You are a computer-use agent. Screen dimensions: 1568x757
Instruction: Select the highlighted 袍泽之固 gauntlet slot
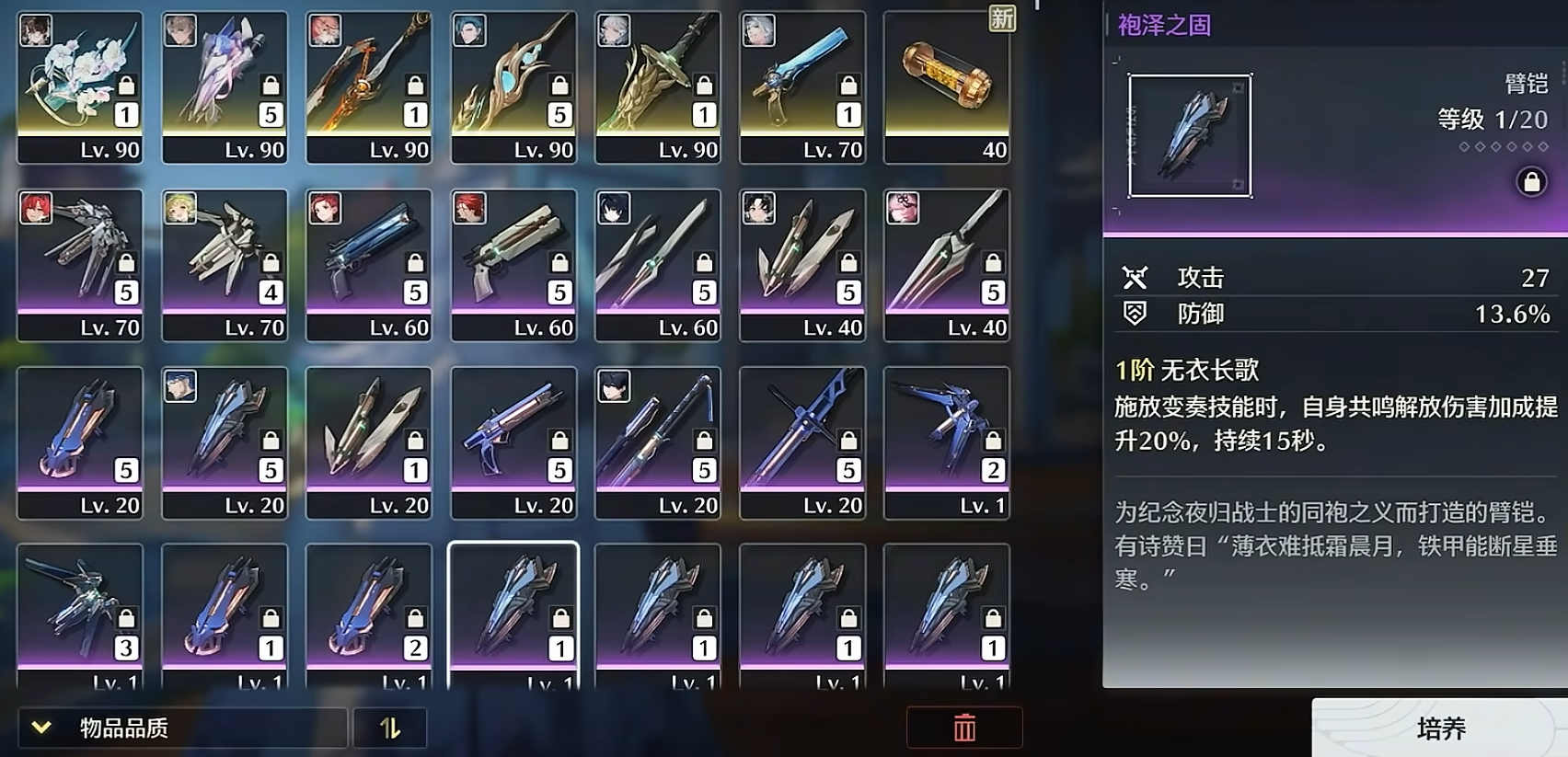pyautogui.click(x=513, y=614)
